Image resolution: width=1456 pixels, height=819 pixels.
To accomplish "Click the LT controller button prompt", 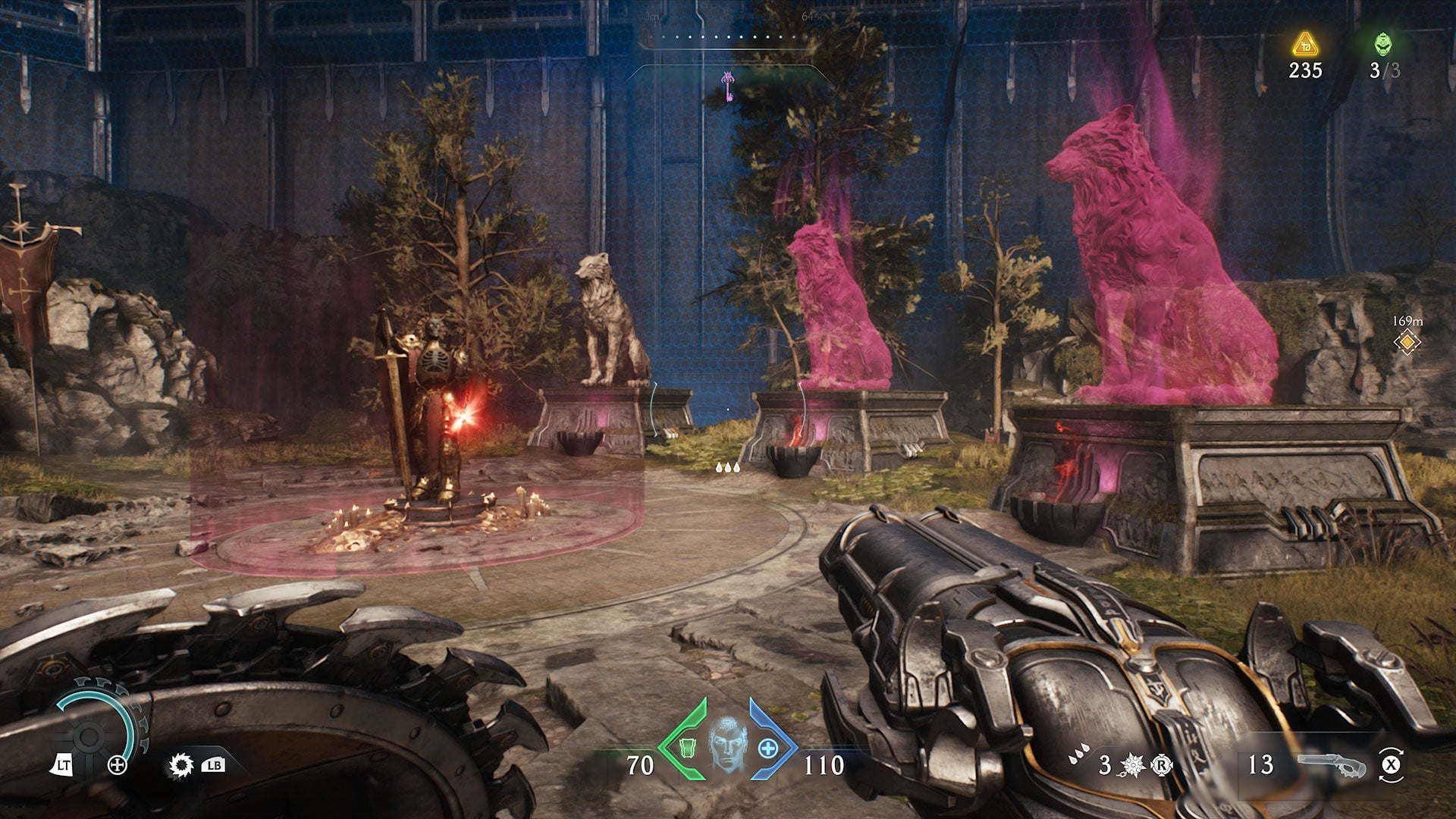I will click(x=64, y=764).
